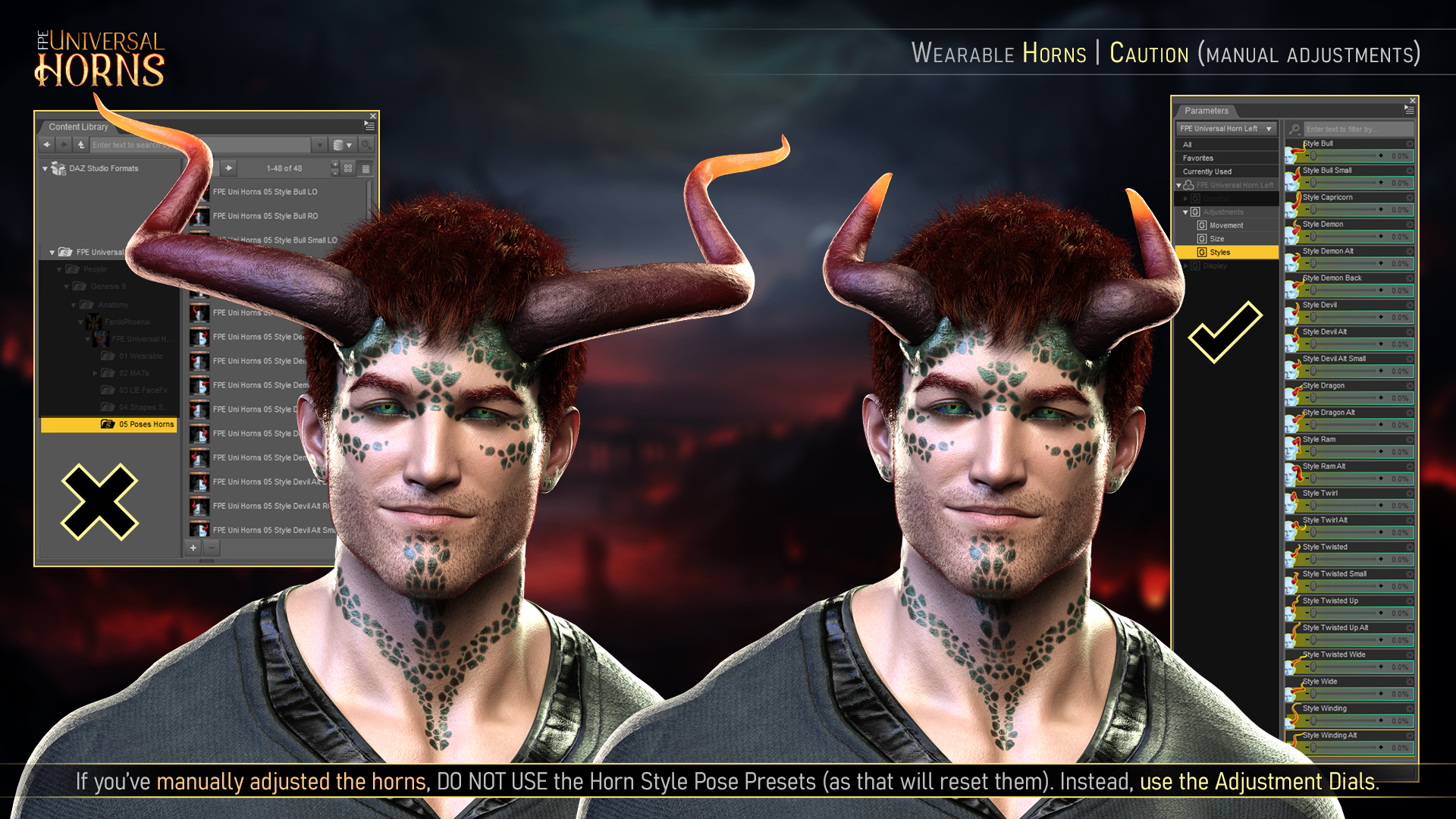Click the magnifier filter icon in Parameters panel
Screen dimensions: 1456x819
[1294, 130]
